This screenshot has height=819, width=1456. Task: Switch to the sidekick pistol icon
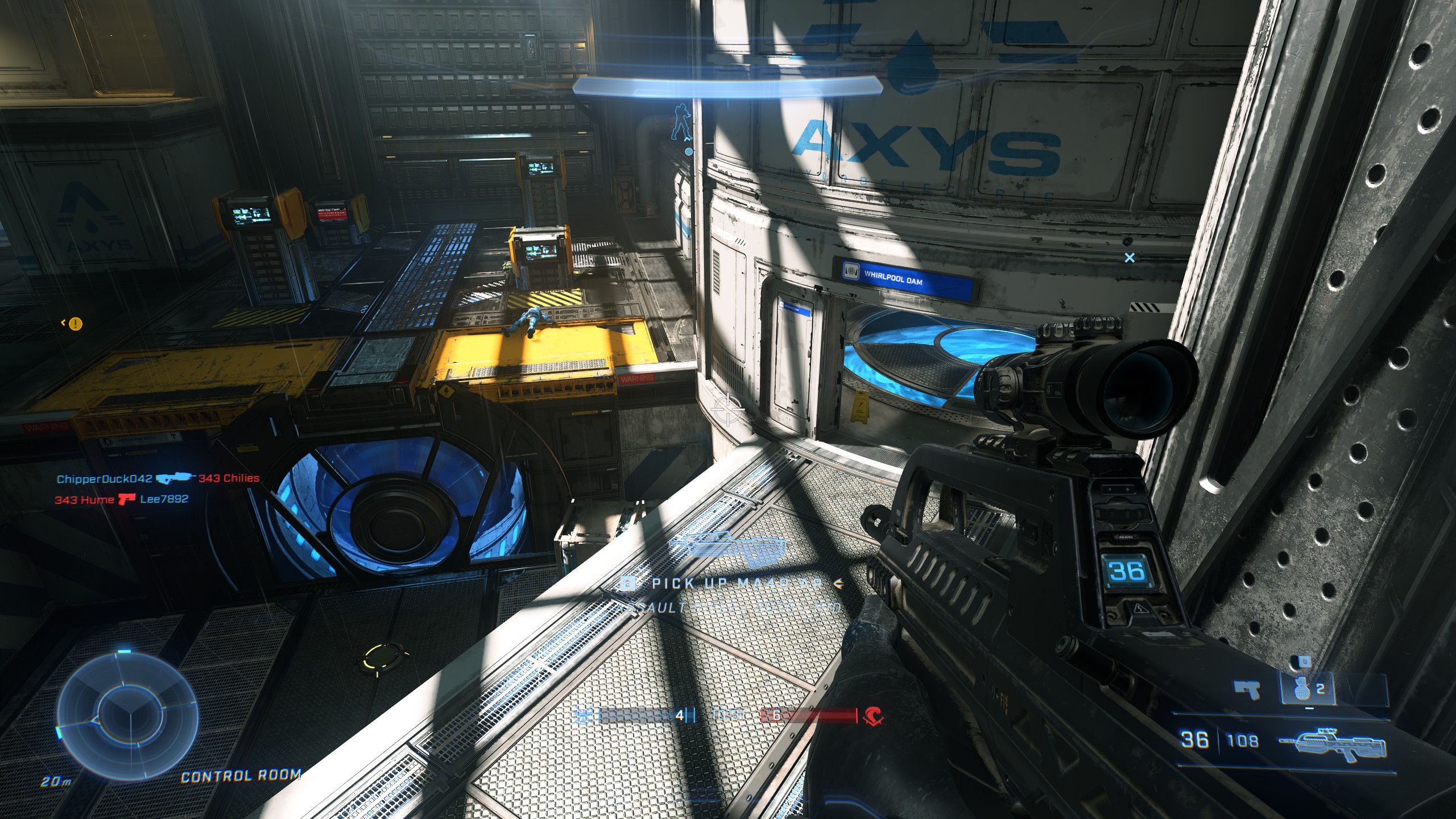pyautogui.click(x=1246, y=689)
